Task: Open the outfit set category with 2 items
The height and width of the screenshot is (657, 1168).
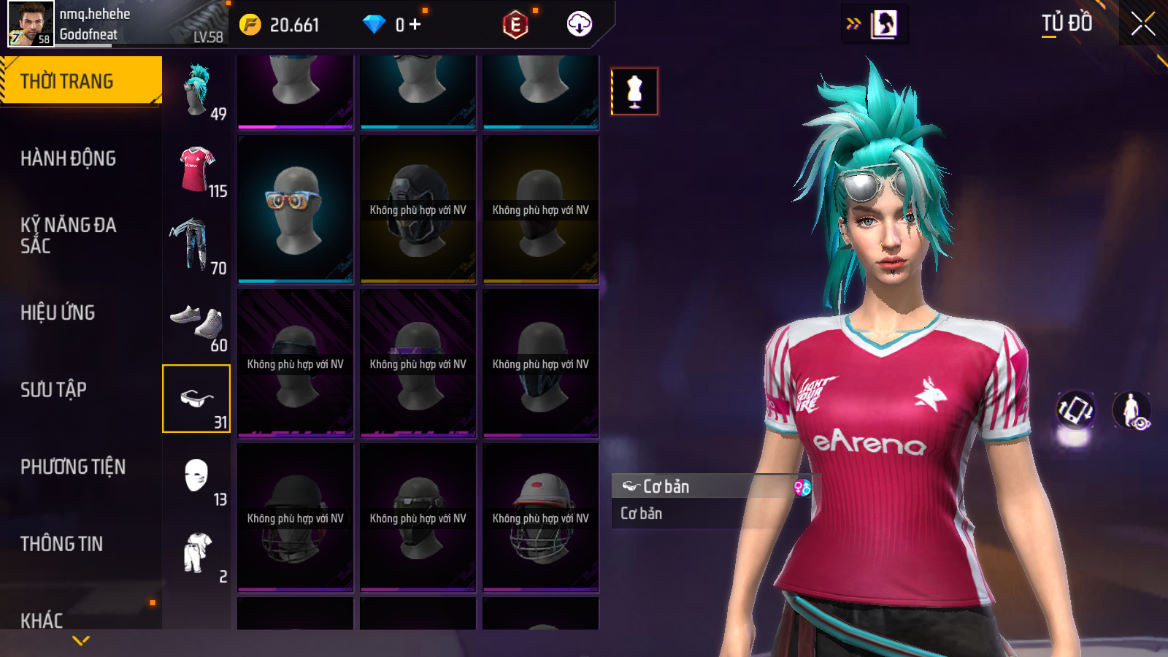Action: [x=196, y=553]
